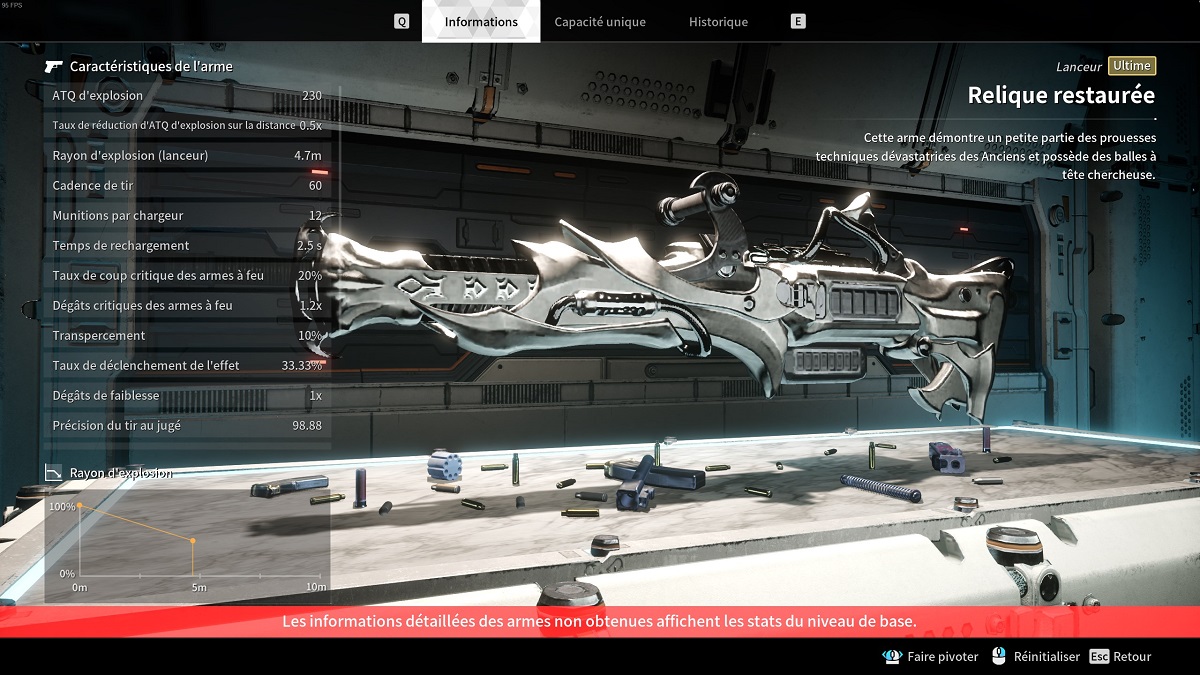Click the Cadence de tir stat row

coord(187,186)
